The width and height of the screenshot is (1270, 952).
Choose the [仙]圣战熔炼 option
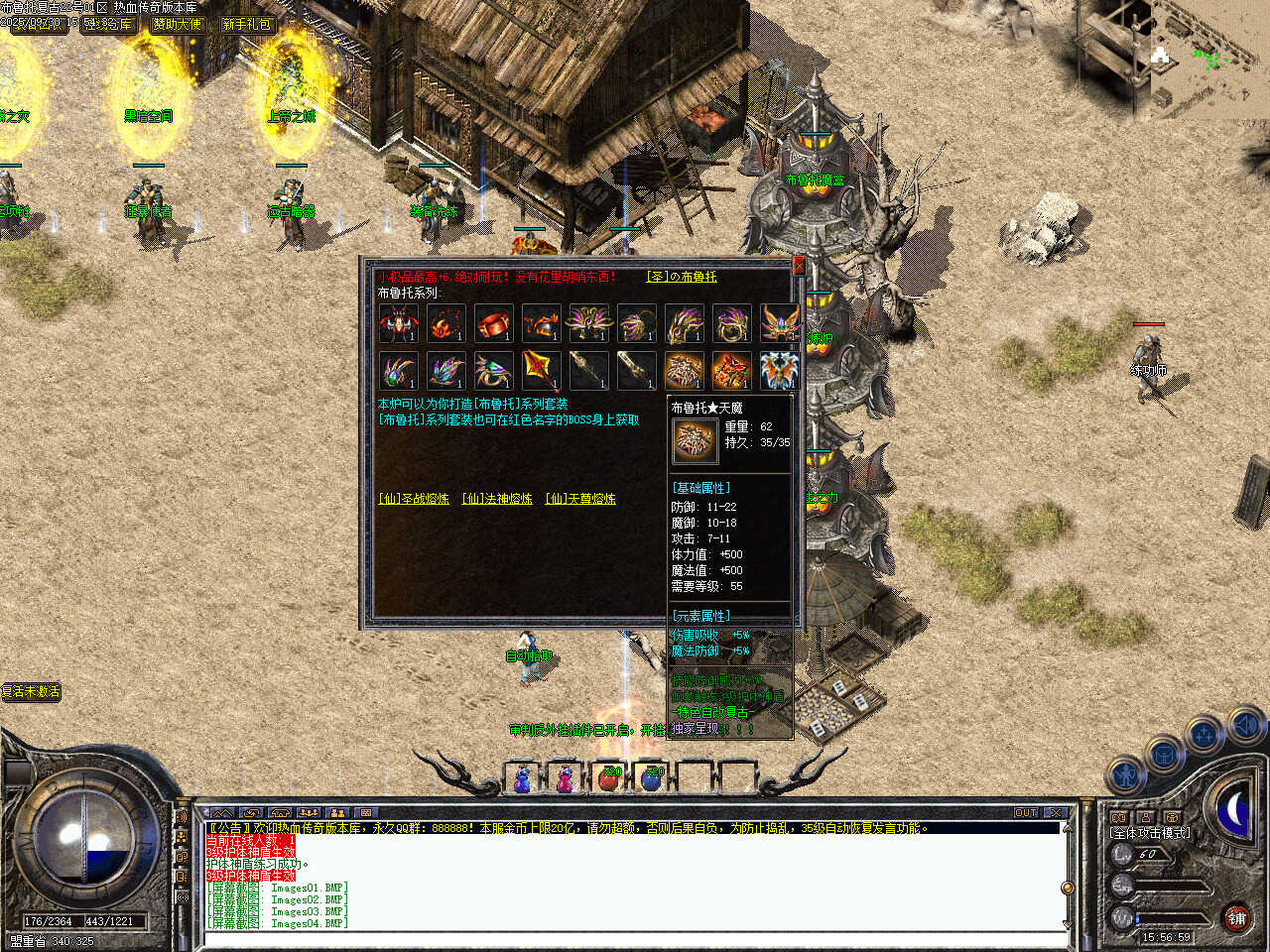tap(414, 499)
